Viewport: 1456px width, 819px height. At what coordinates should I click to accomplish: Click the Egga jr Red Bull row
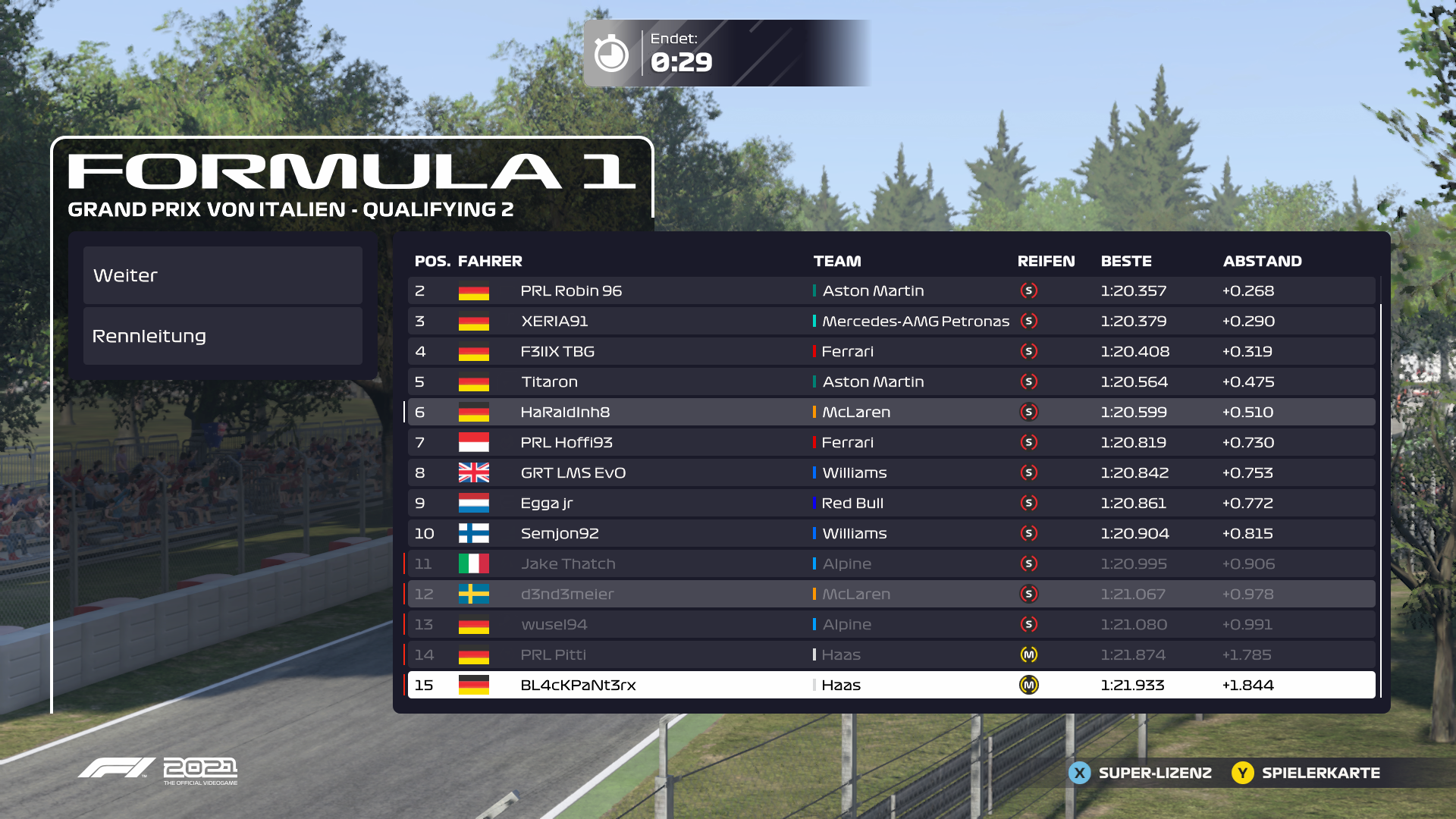coord(891,504)
